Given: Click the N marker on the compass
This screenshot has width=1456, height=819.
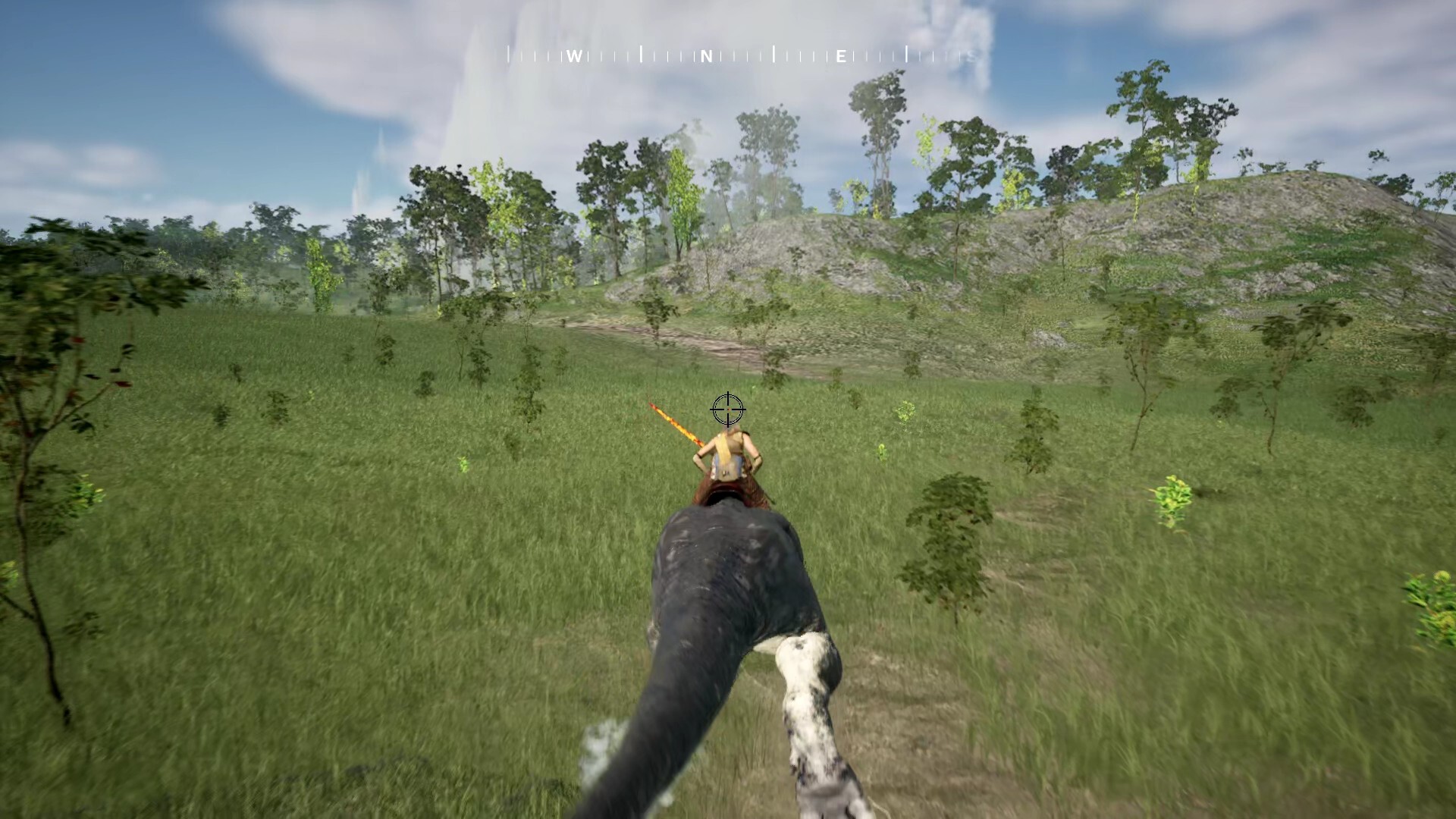Looking at the screenshot, I should (707, 55).
